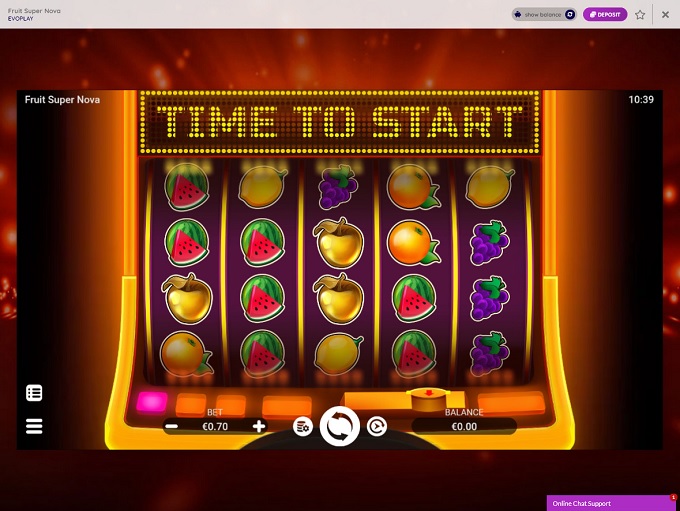Spin the reels with the round arrows button
The height and width of the screenshot is (511, 680).
coord(340,426)
